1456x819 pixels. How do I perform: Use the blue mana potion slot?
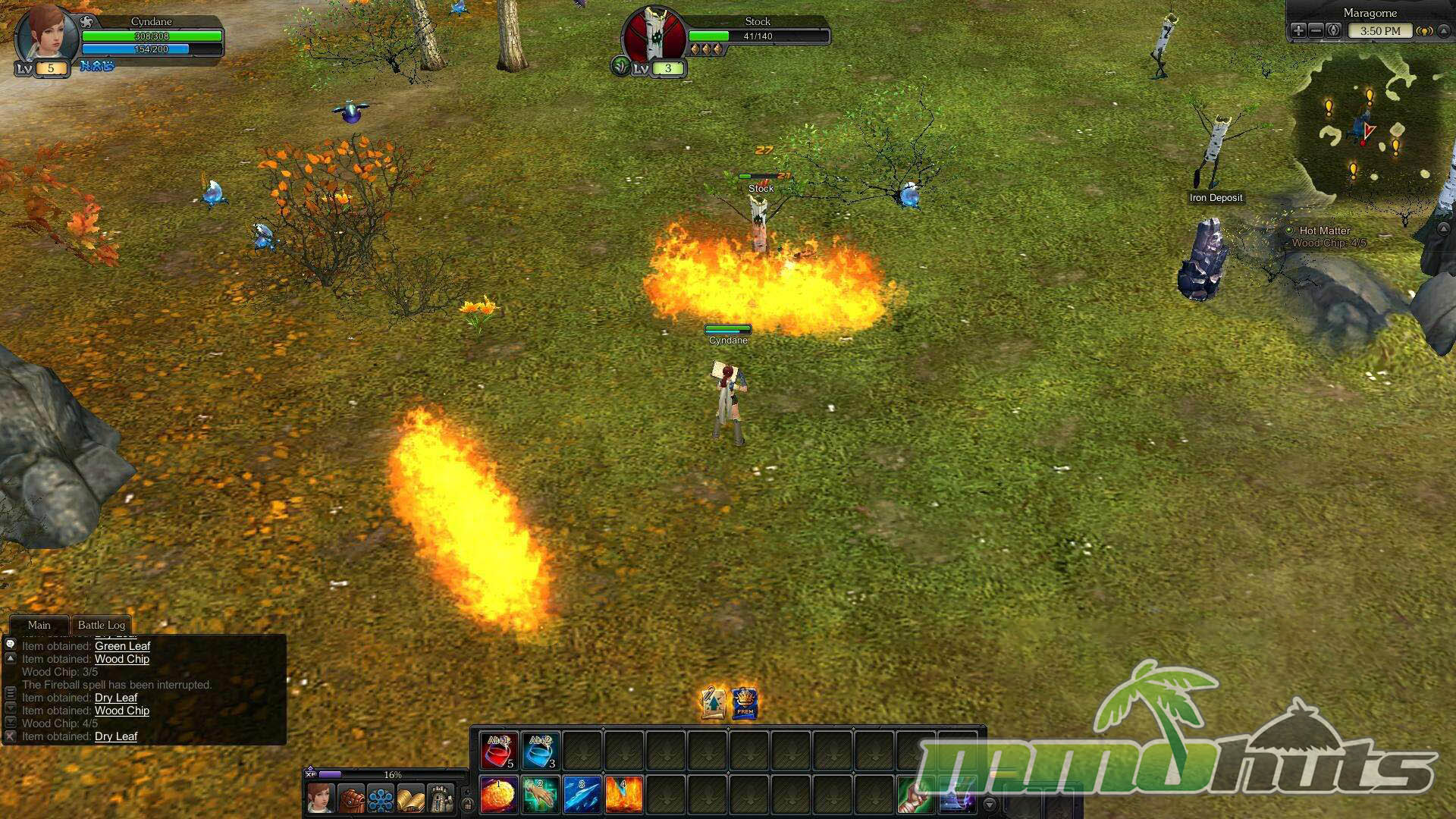[x=541, y=750]
